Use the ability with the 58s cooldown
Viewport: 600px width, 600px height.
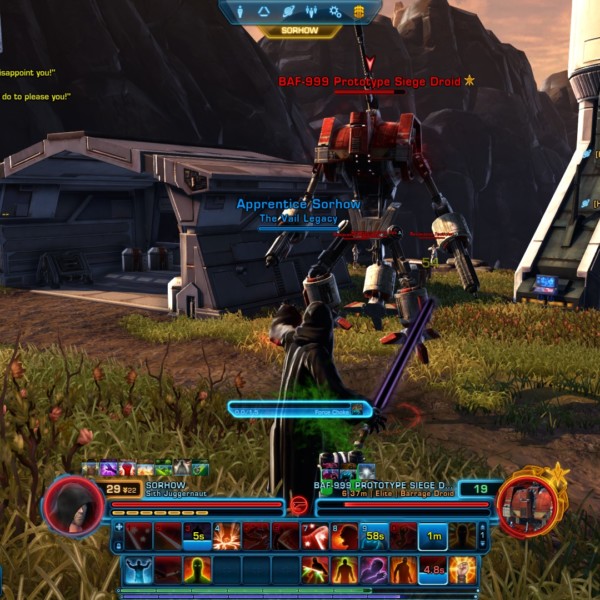coord(374,537)
